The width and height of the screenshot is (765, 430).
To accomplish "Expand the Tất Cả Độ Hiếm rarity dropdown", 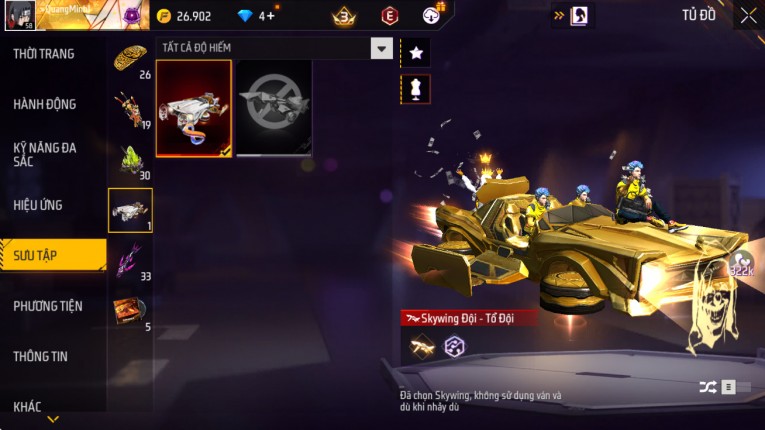I will coord(381,48).
